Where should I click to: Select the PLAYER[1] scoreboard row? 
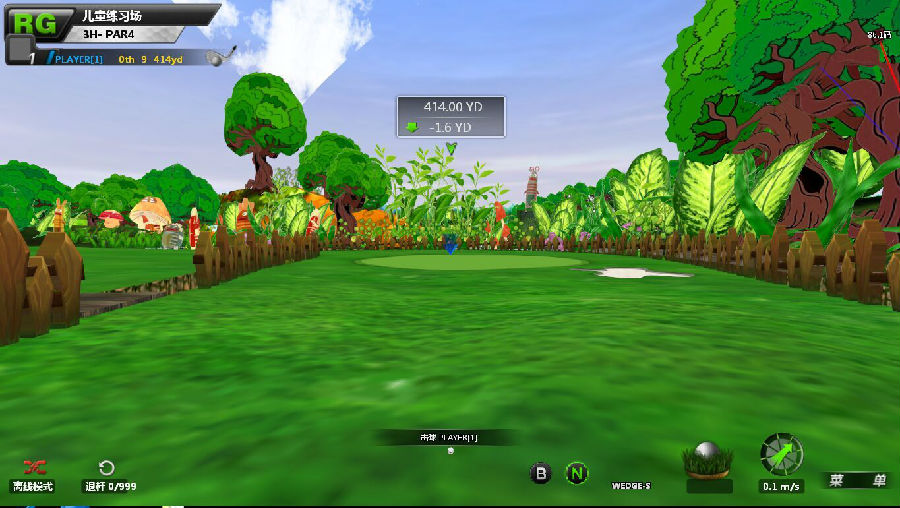pyautogui.click(x=120, y=59)
